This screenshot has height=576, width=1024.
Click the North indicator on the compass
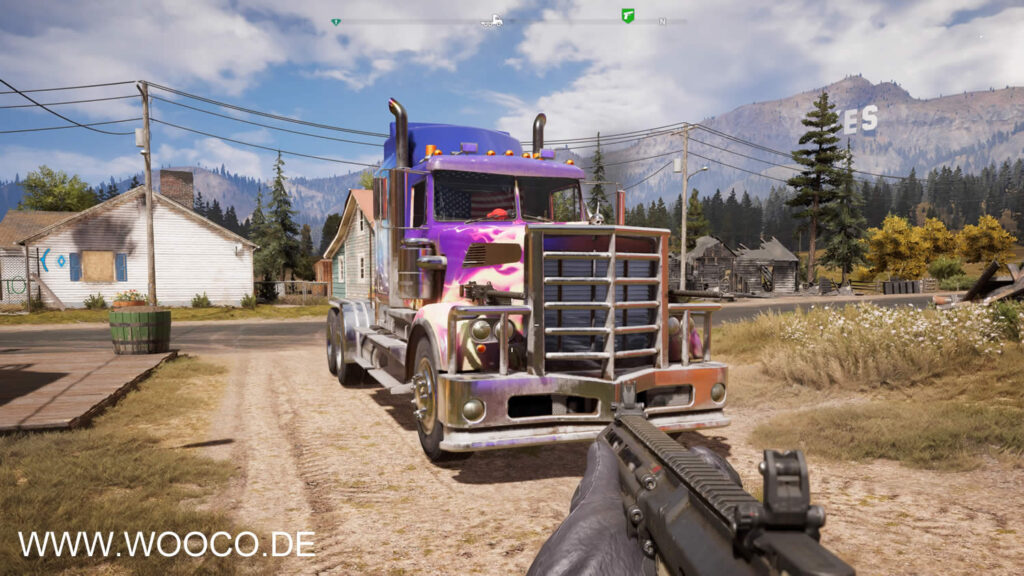[x=662, y=21]
